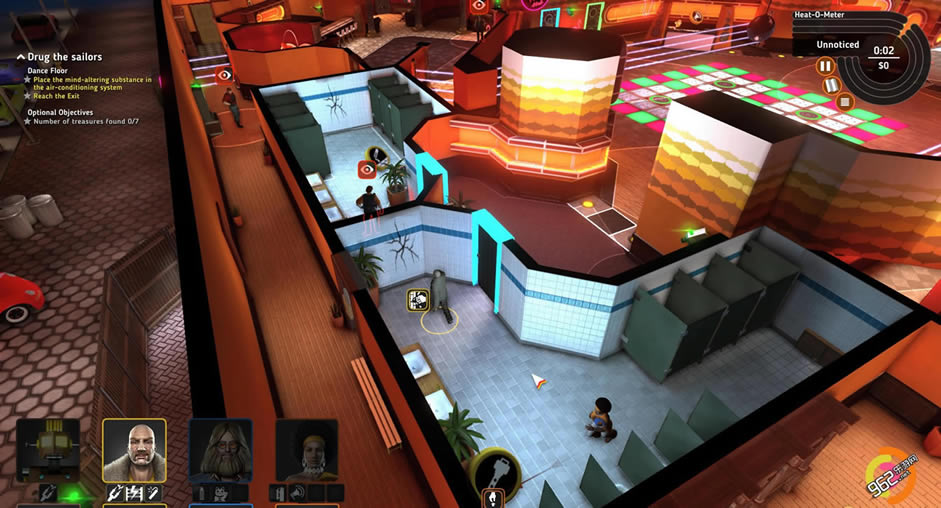Pause the game with the pause button

tap(825, 67)
